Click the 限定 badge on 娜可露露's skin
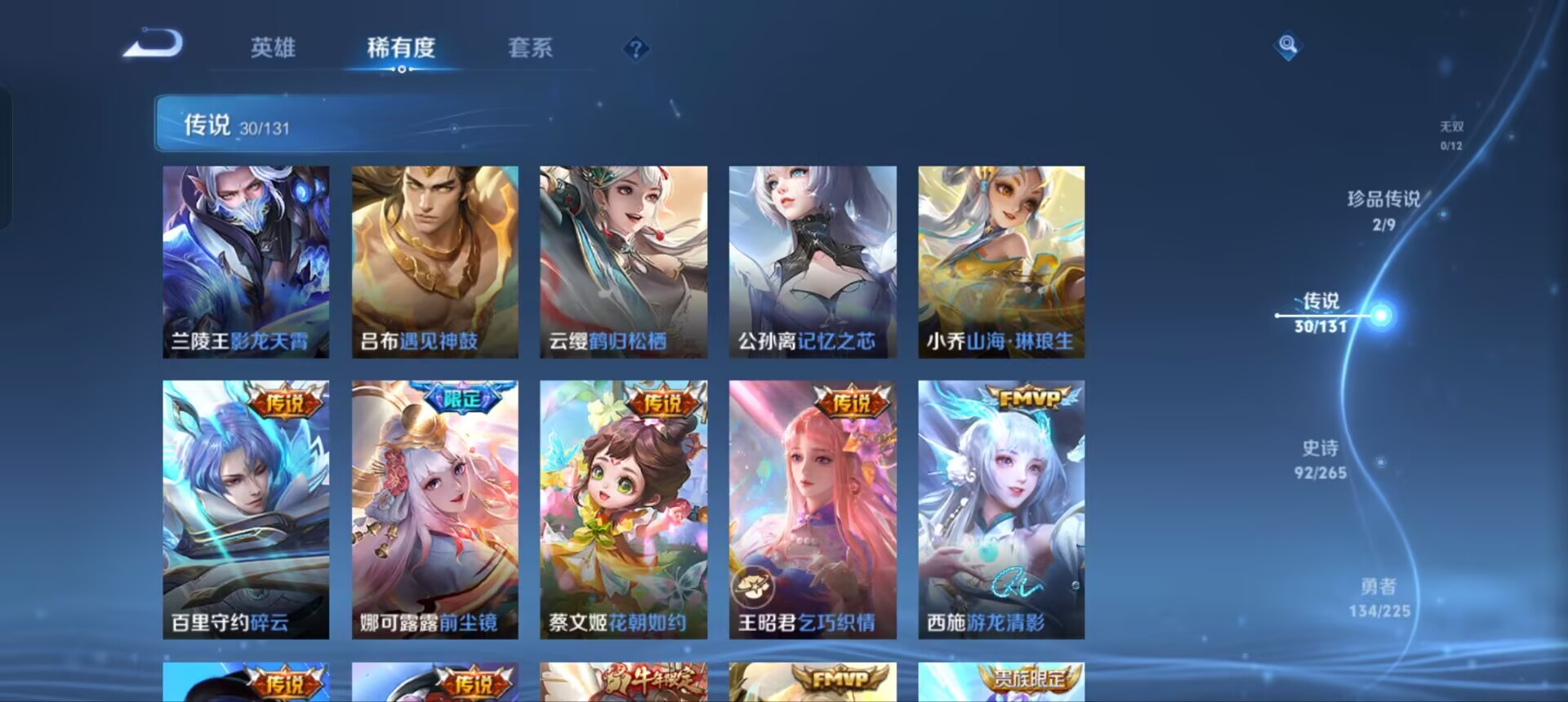1568x702 pixels. pyautogui.click(x=462, y=394)
